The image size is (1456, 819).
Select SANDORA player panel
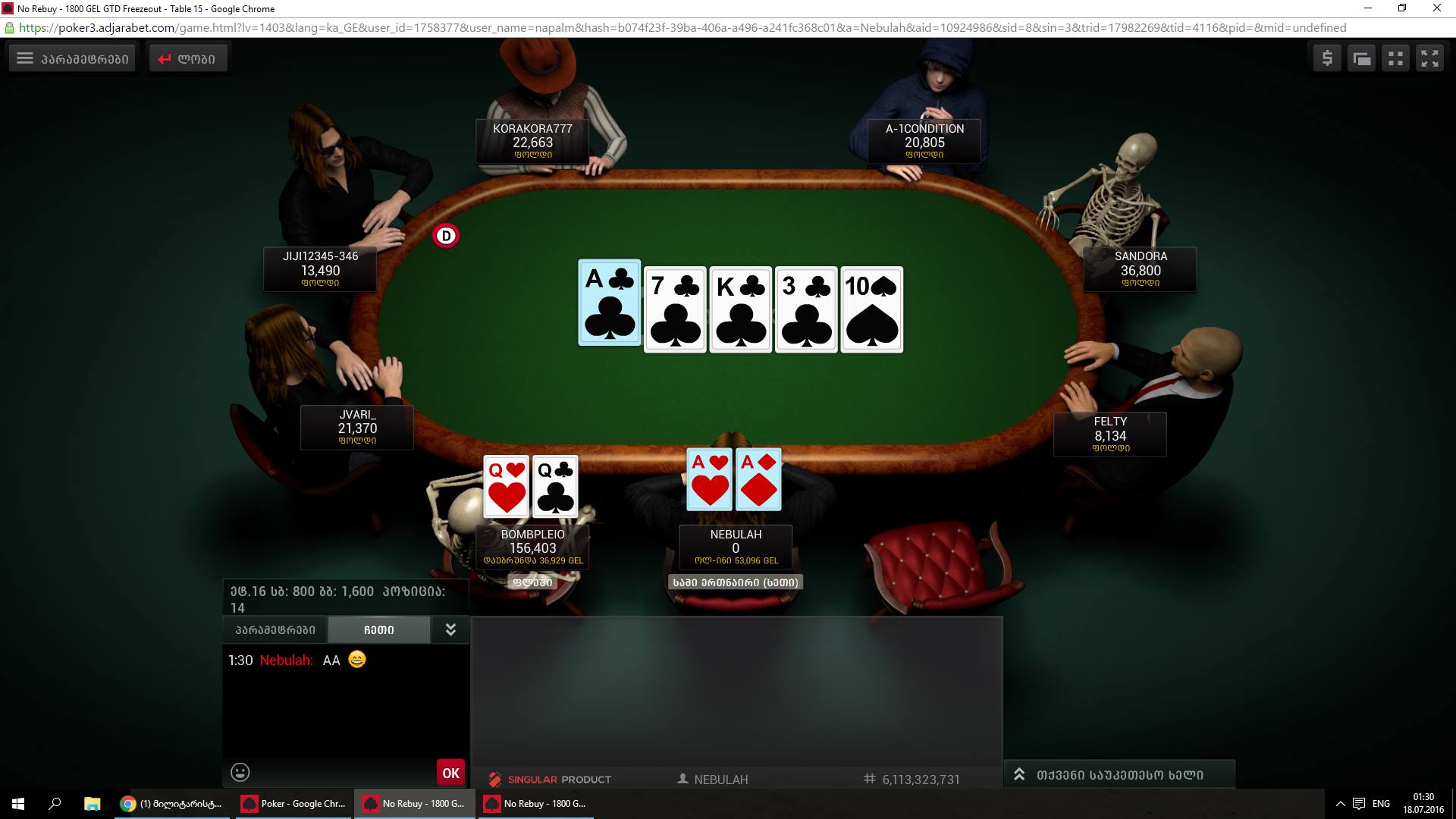point(1140,269)
